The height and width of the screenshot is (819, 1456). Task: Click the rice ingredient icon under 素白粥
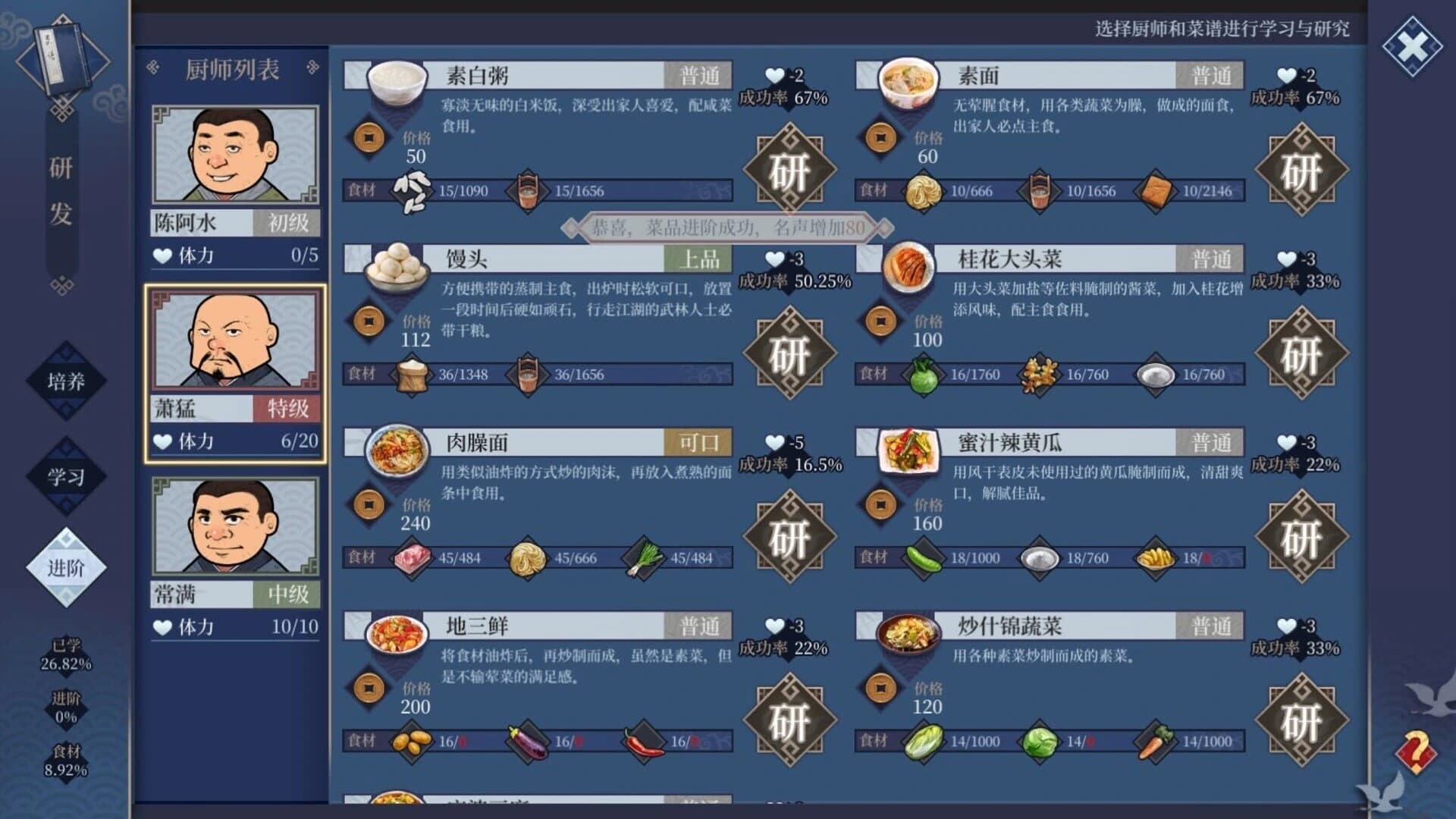(413, 192)
